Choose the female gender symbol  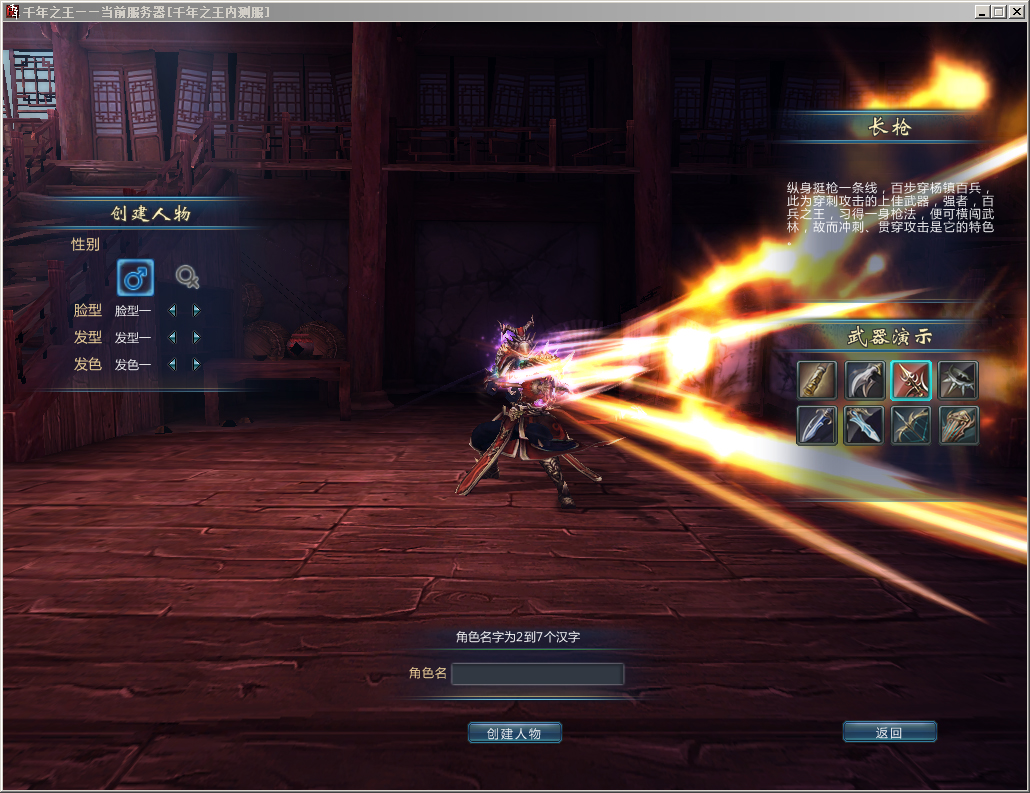click(186, 277)
